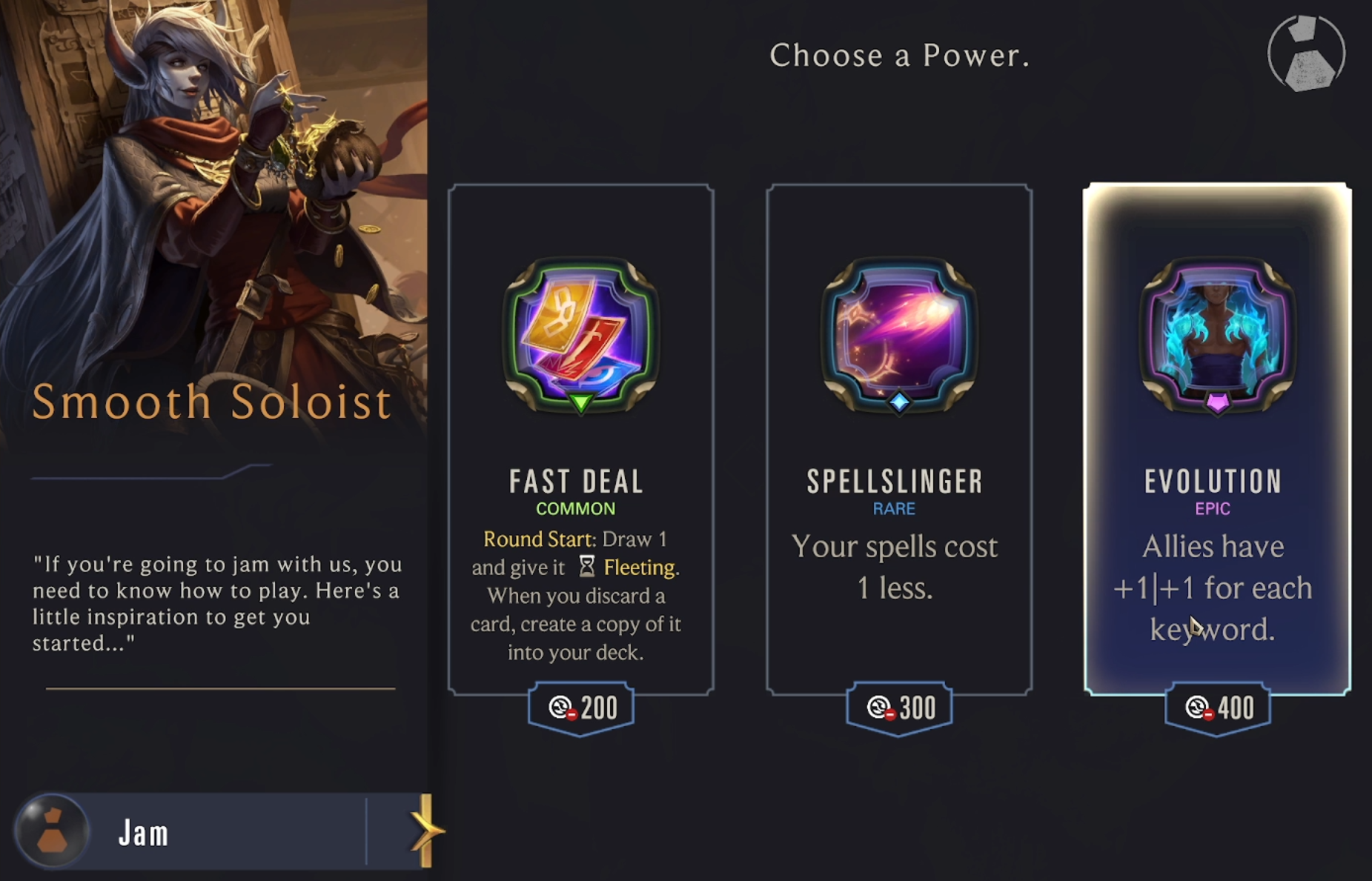Click the Round Start keyword text
1372x881 pixels.
point(539,539)
